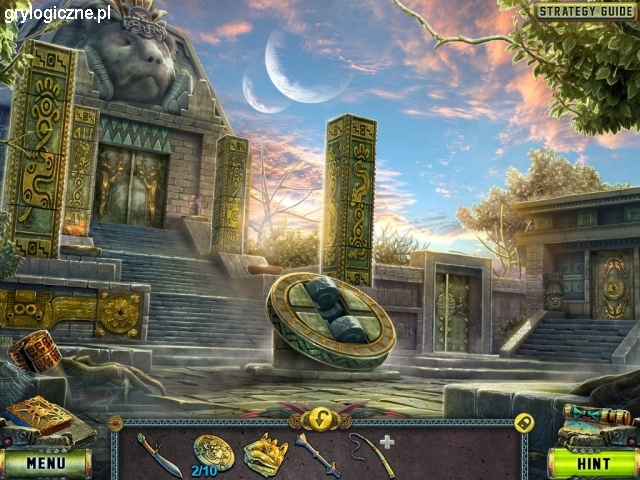640x480 pixels.
Task: Choose the whip with plus sign
Action: tap(370, 452)
